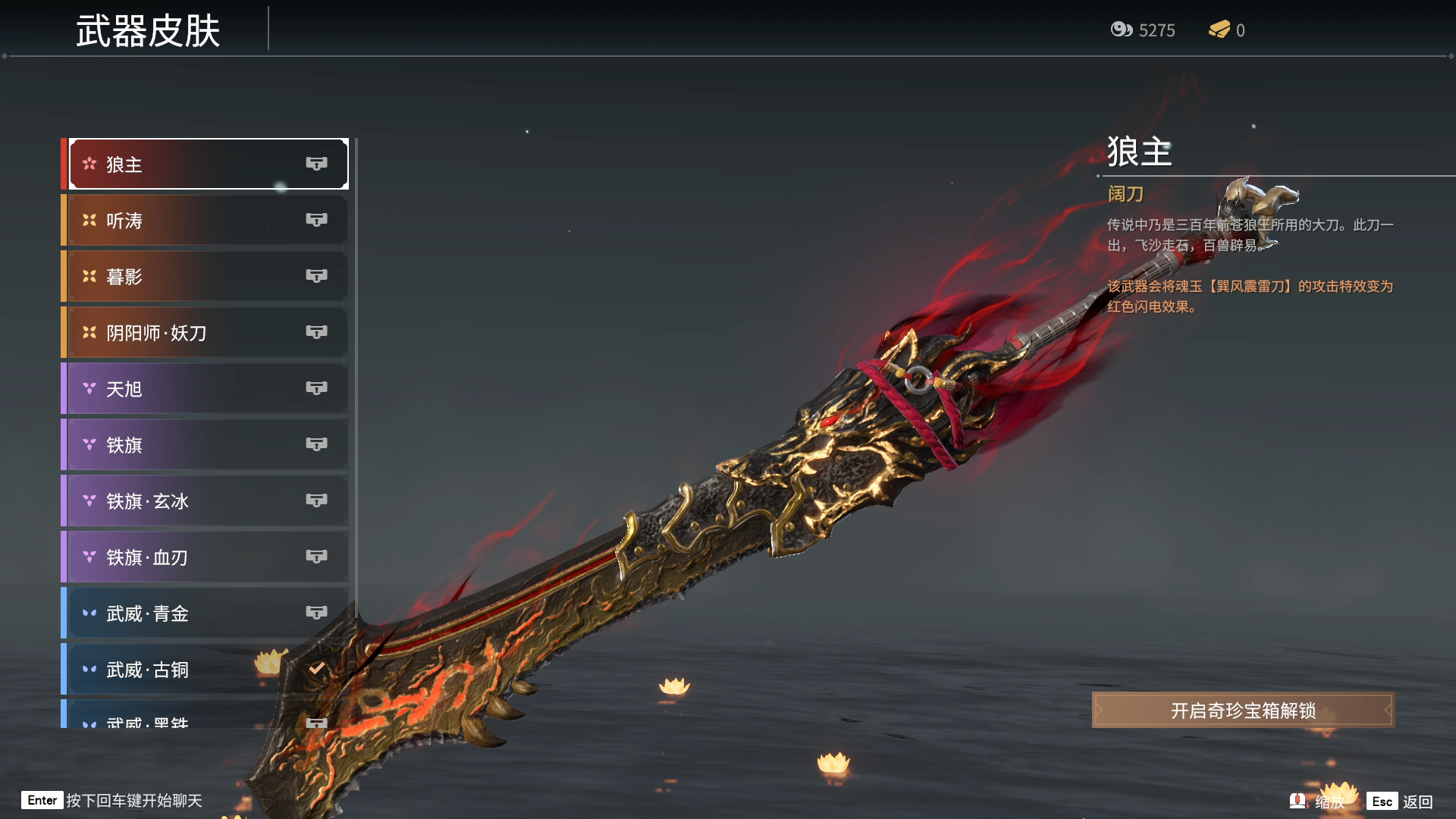Select the 武威·青金 skin

(x=206, y=613)
